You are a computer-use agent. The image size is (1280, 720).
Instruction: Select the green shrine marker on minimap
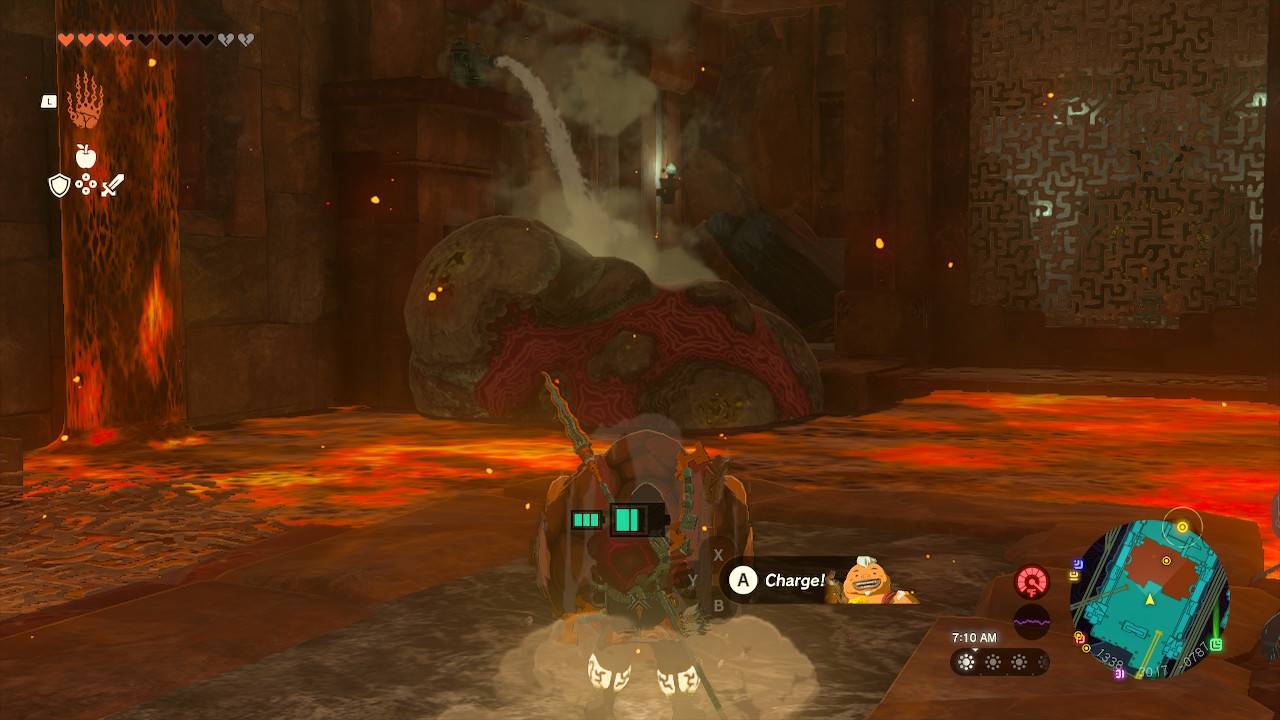click(1217, 644)
